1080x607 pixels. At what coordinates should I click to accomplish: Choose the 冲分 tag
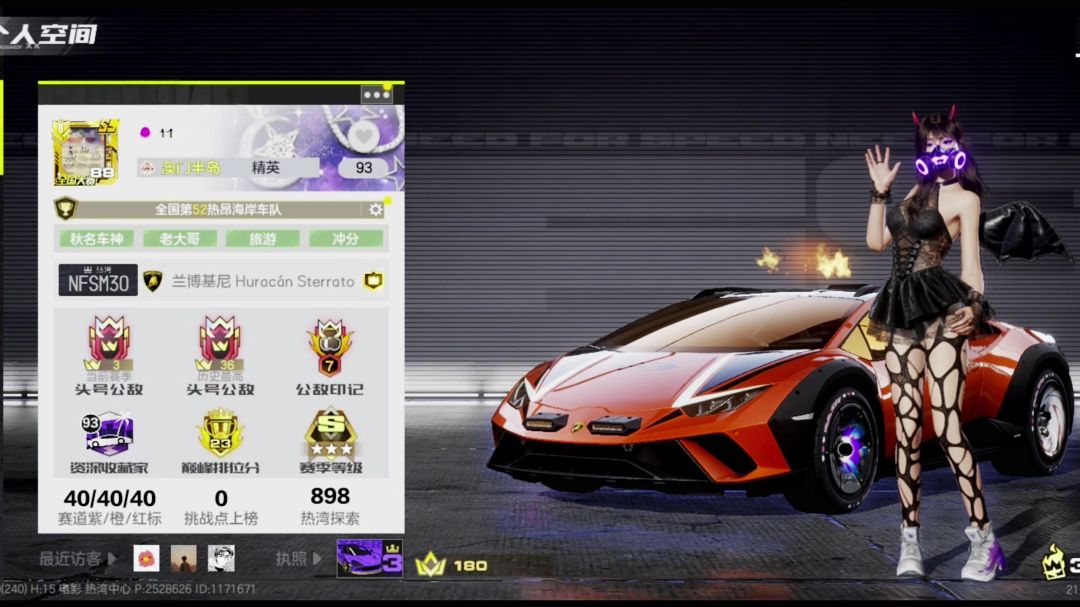coord(345,239)
